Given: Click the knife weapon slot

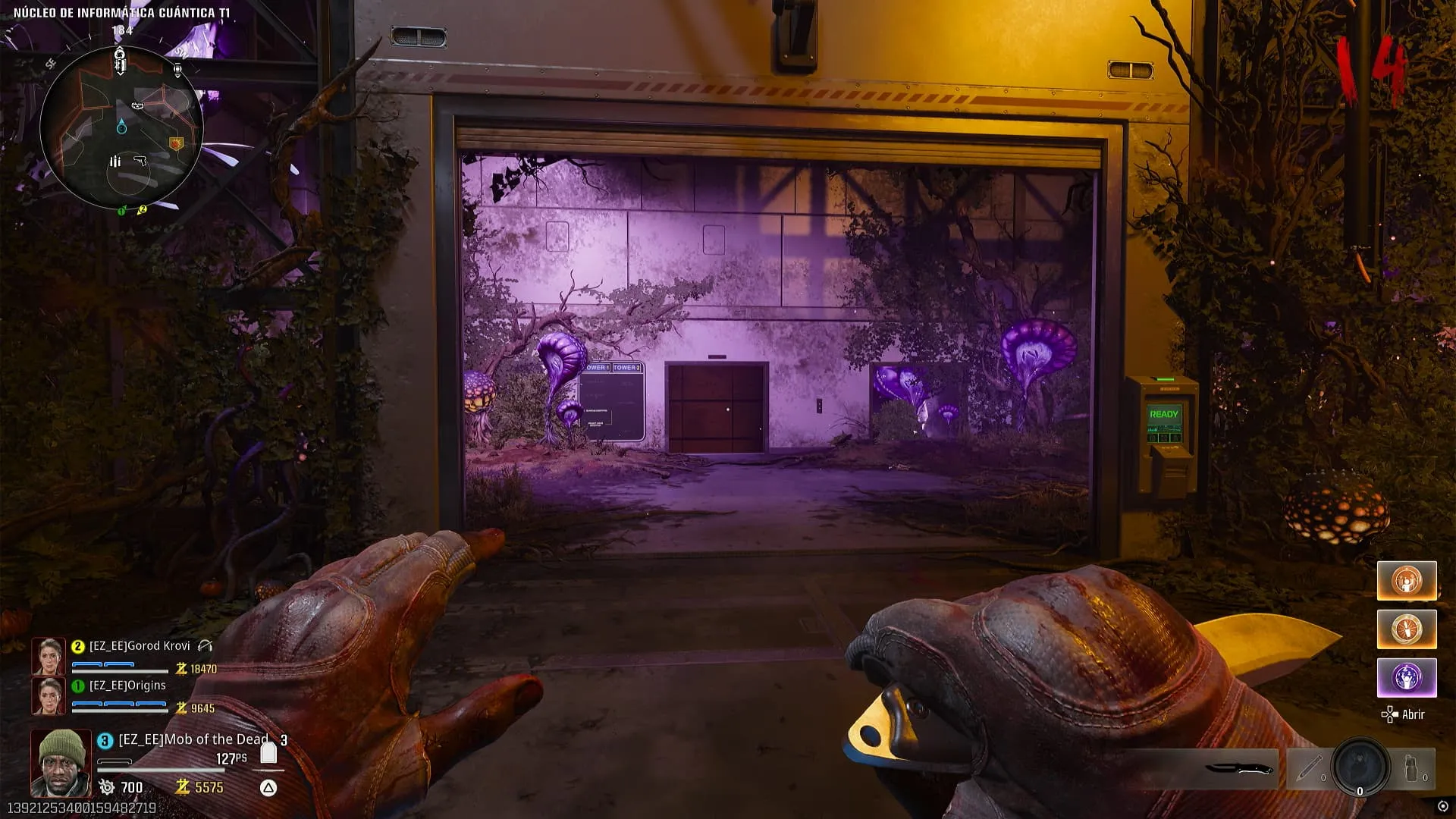Looking at the screenshot, I should pos(1239,768).
